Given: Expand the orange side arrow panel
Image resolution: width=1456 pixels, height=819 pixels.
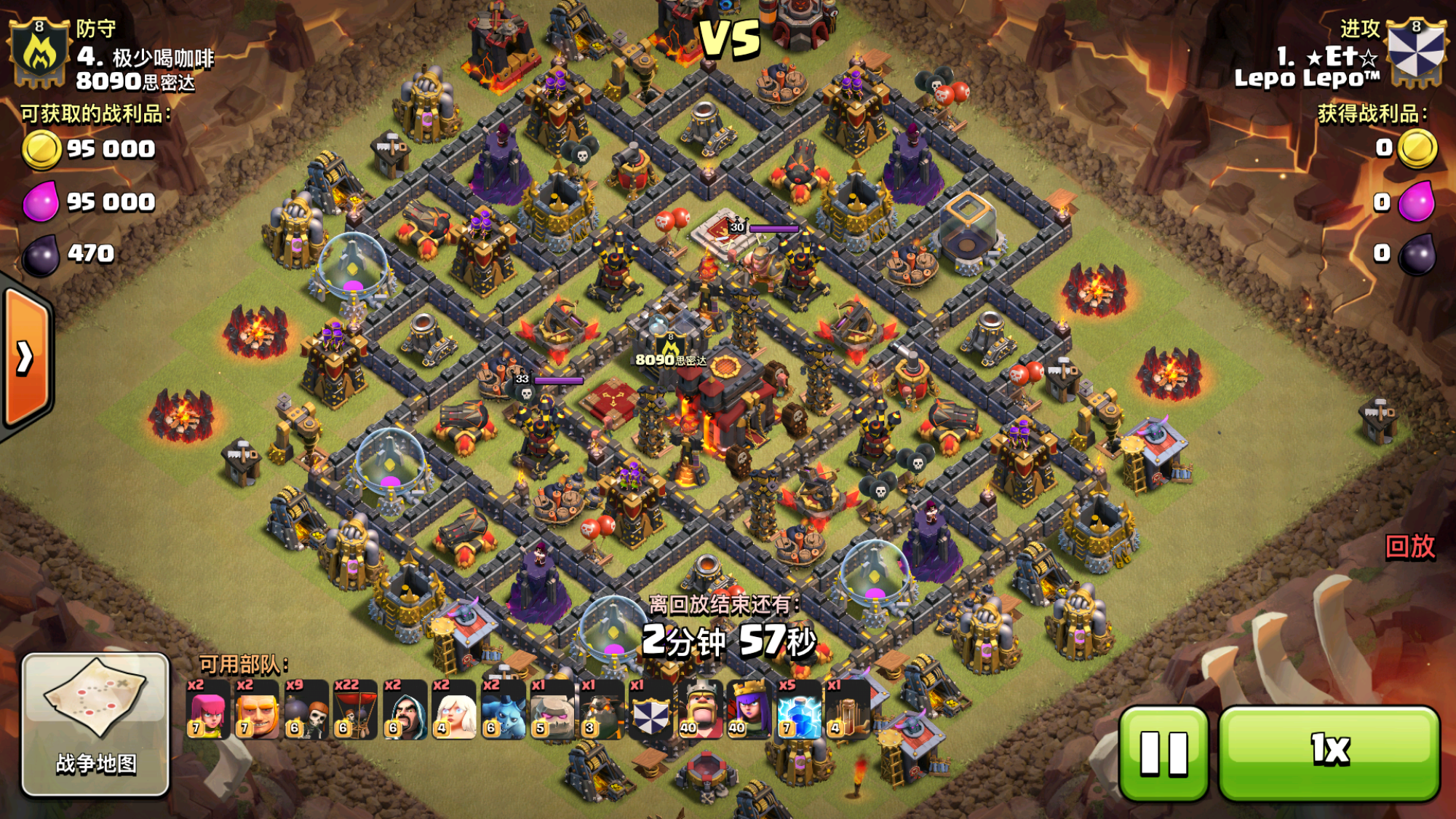Looking at the screenshot, I should [26, 357].
